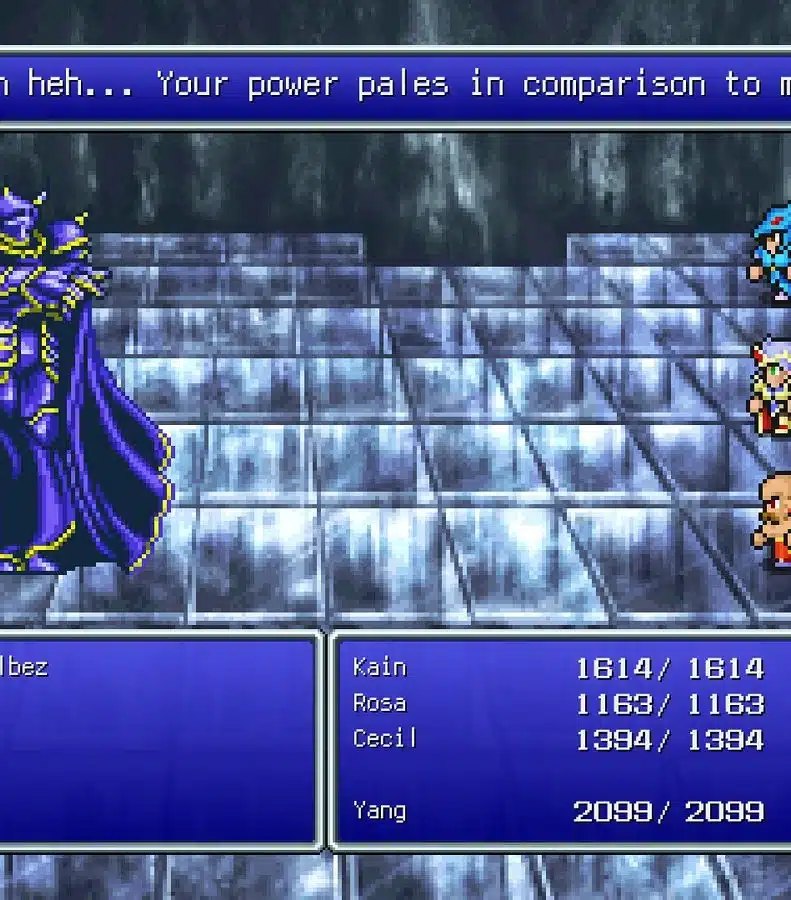Pick Cecil from the party status list
The image size is (791, 900).
tap(385, 739)
